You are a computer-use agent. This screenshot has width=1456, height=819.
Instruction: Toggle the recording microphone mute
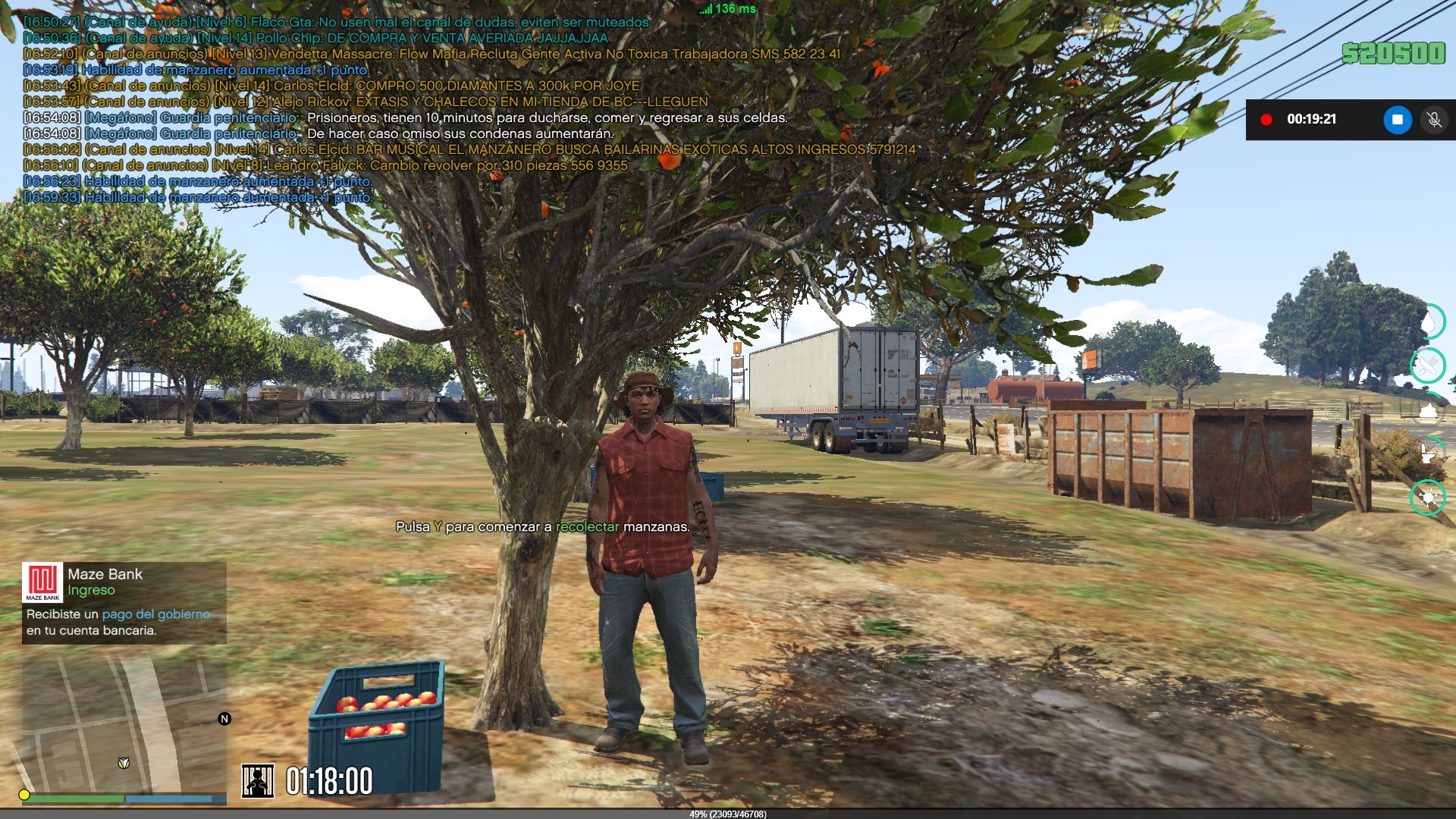pyautogui.click(x=1433, y=120)
